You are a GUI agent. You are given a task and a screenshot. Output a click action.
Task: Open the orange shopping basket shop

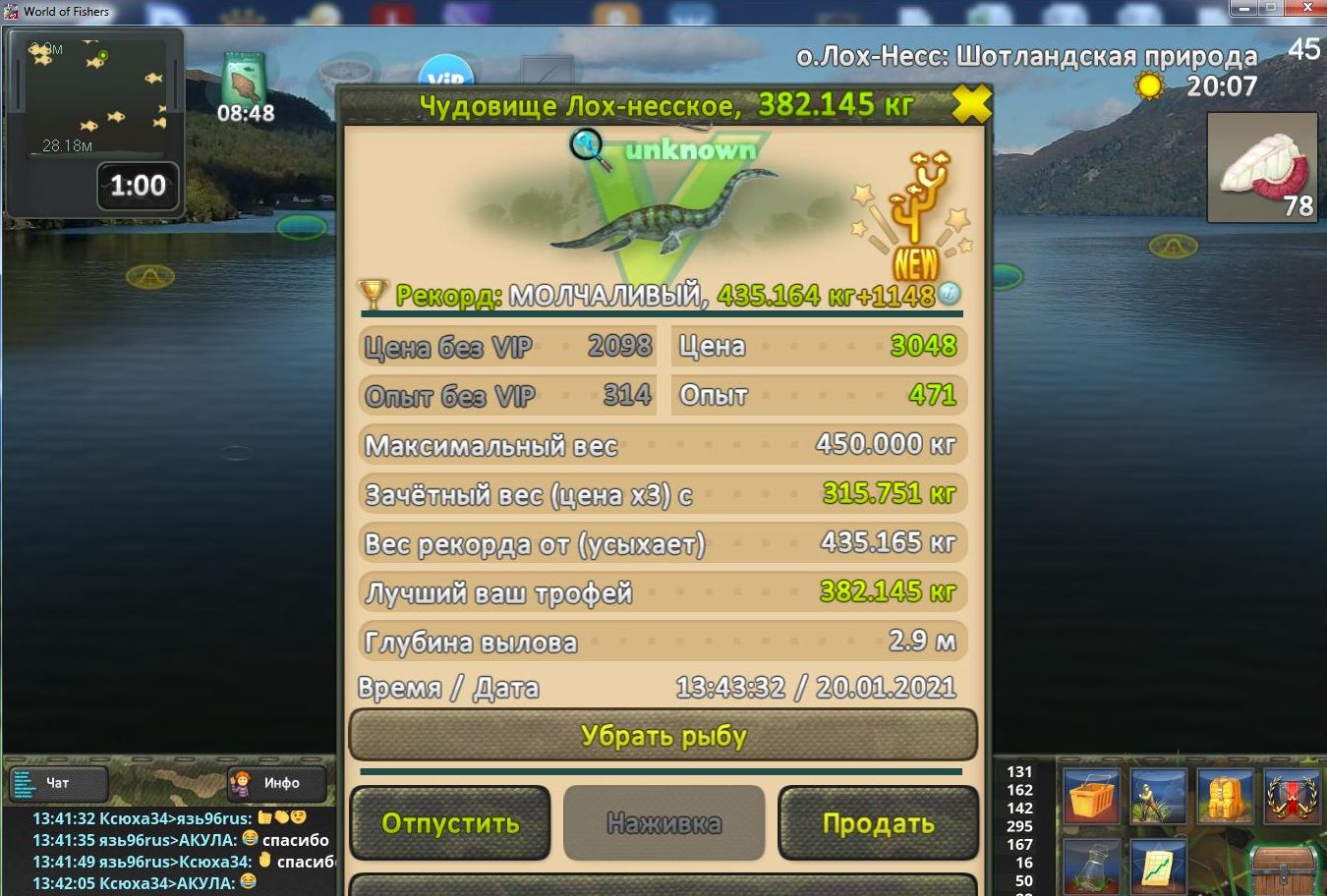(1091, 795)
